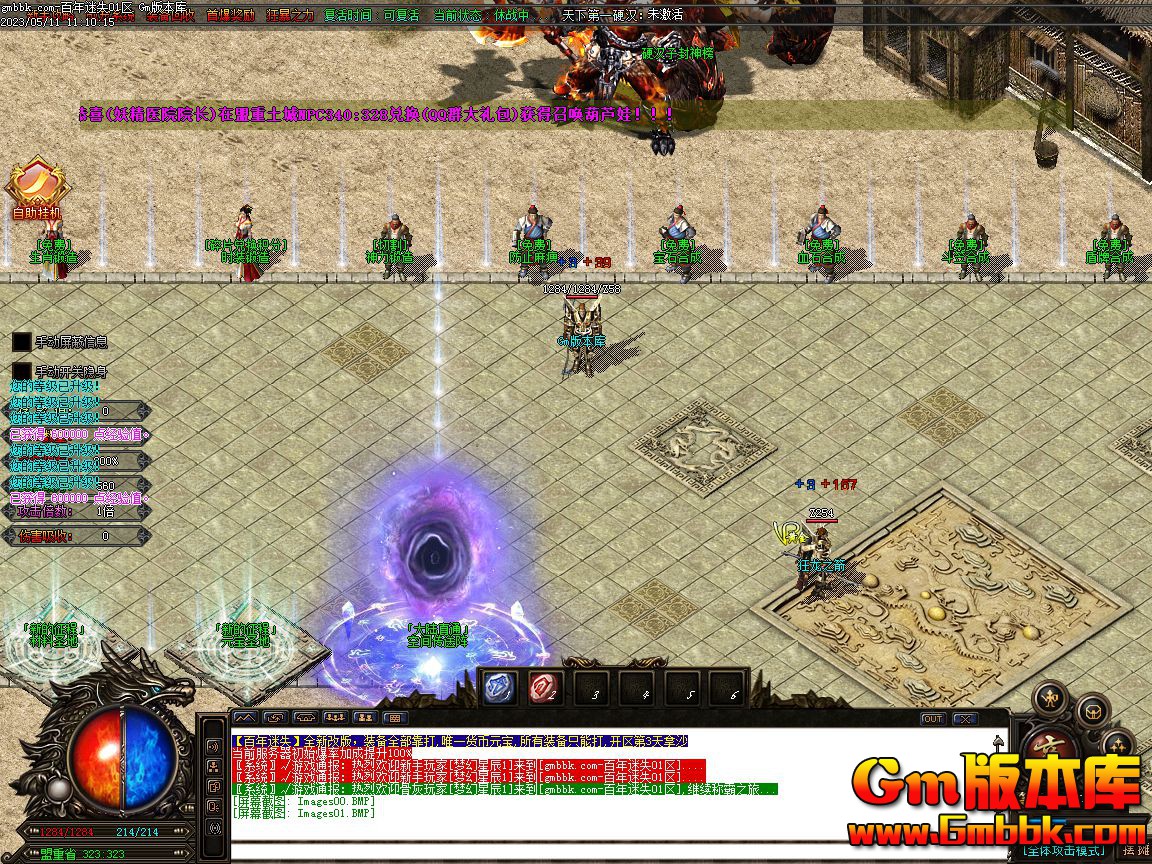Select the red skill in hotbar slot 2
This screenshot has width=1152, height=864.
pyautogui.click(x=545, y=688)
